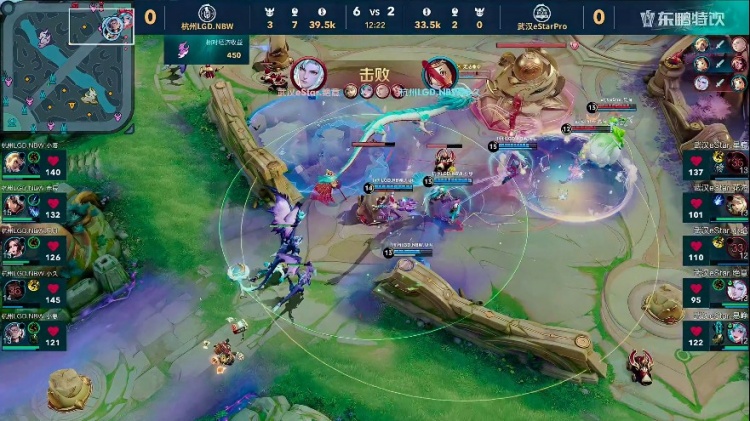Image resolution: width=750 pixels, height=421 pixels.
Task: Select eStar player panel showing 110
Action: tap(716, 249)
